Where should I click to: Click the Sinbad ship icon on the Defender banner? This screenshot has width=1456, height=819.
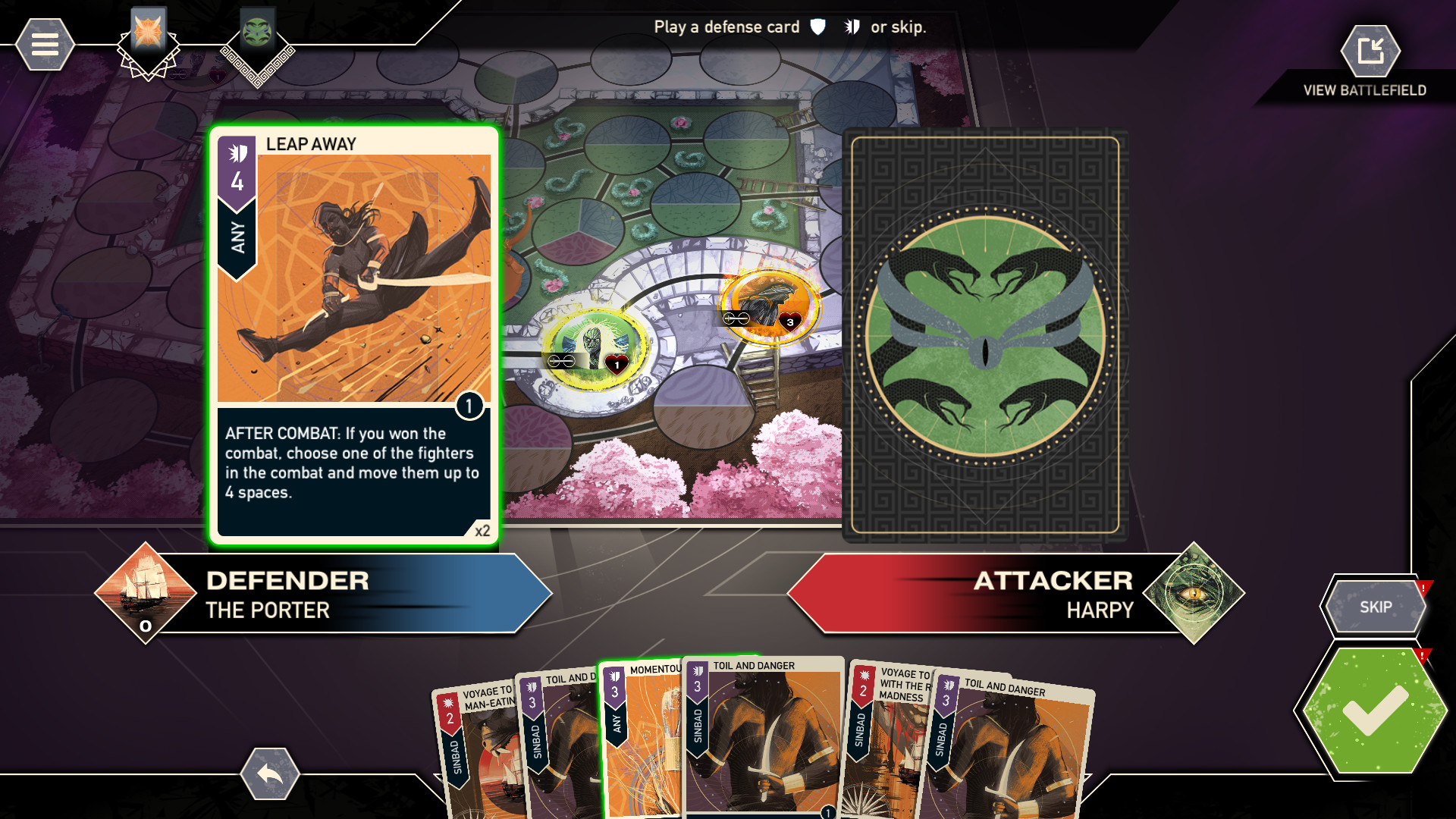point(145,594)
